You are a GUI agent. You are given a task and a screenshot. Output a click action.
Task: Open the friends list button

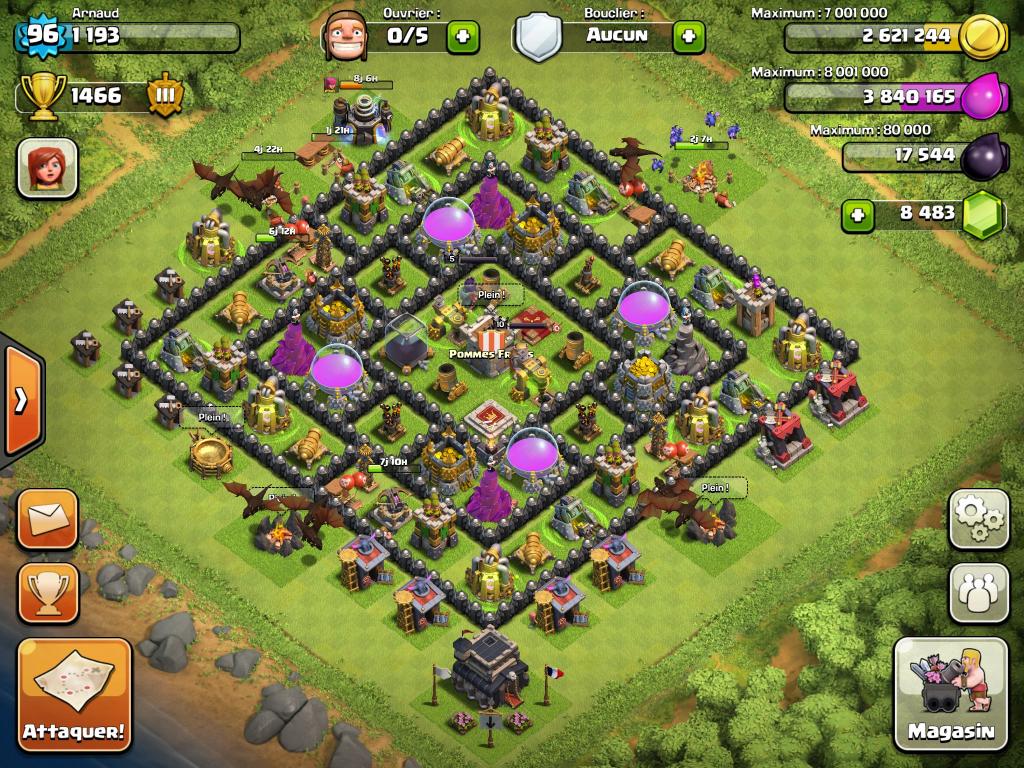coord(978,592)
